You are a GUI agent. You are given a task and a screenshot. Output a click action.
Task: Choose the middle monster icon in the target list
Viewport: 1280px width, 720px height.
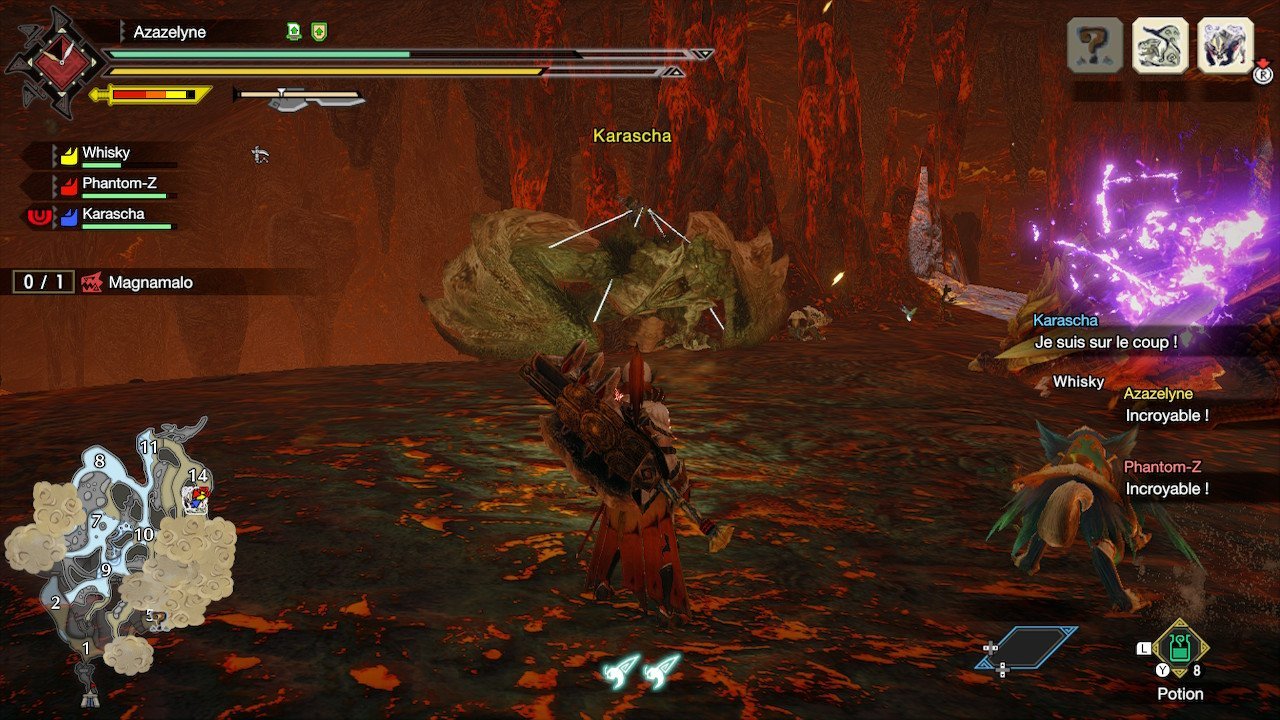point(1160,45)
